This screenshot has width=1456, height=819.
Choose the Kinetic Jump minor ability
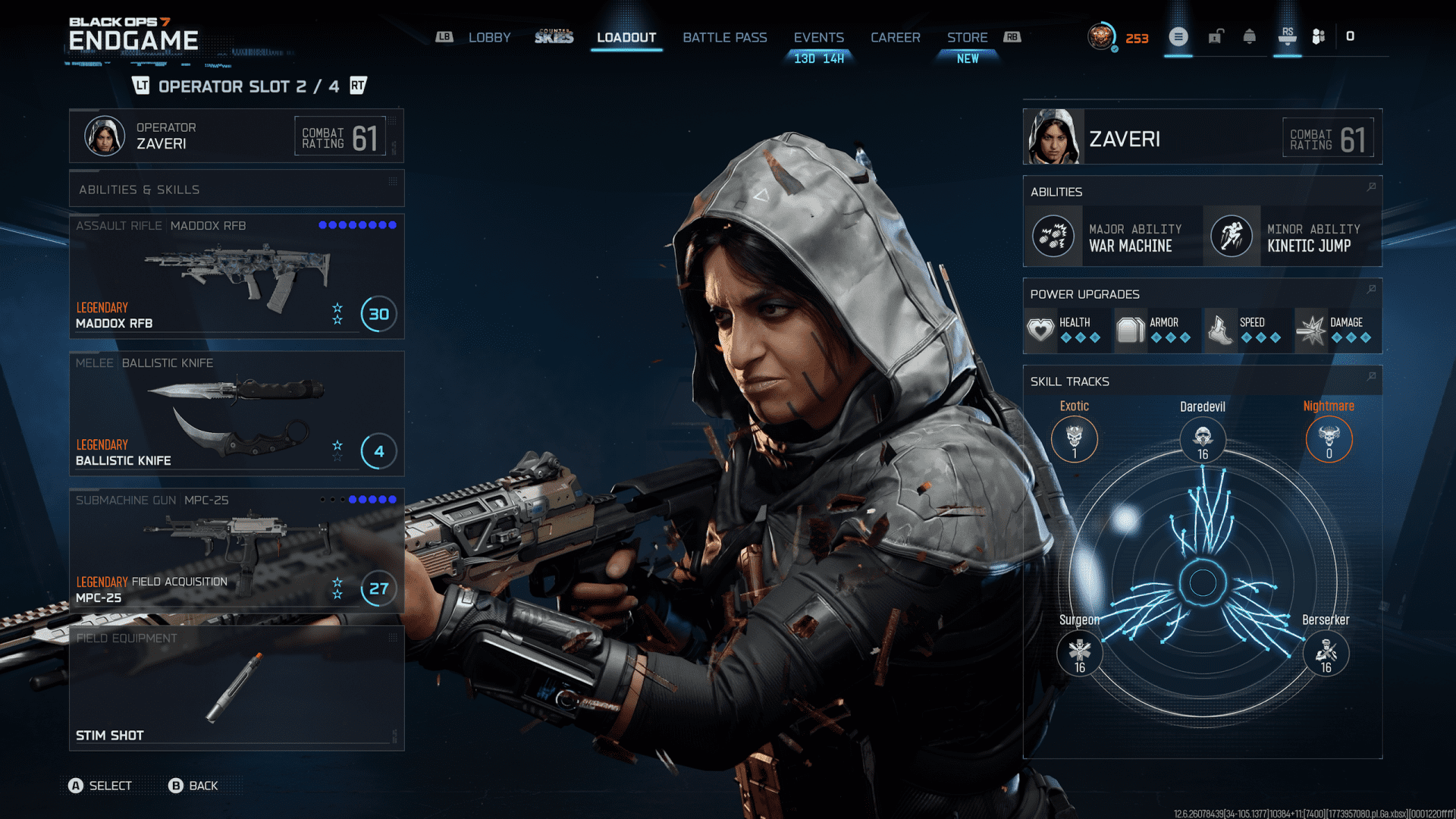pos(1292,237)
